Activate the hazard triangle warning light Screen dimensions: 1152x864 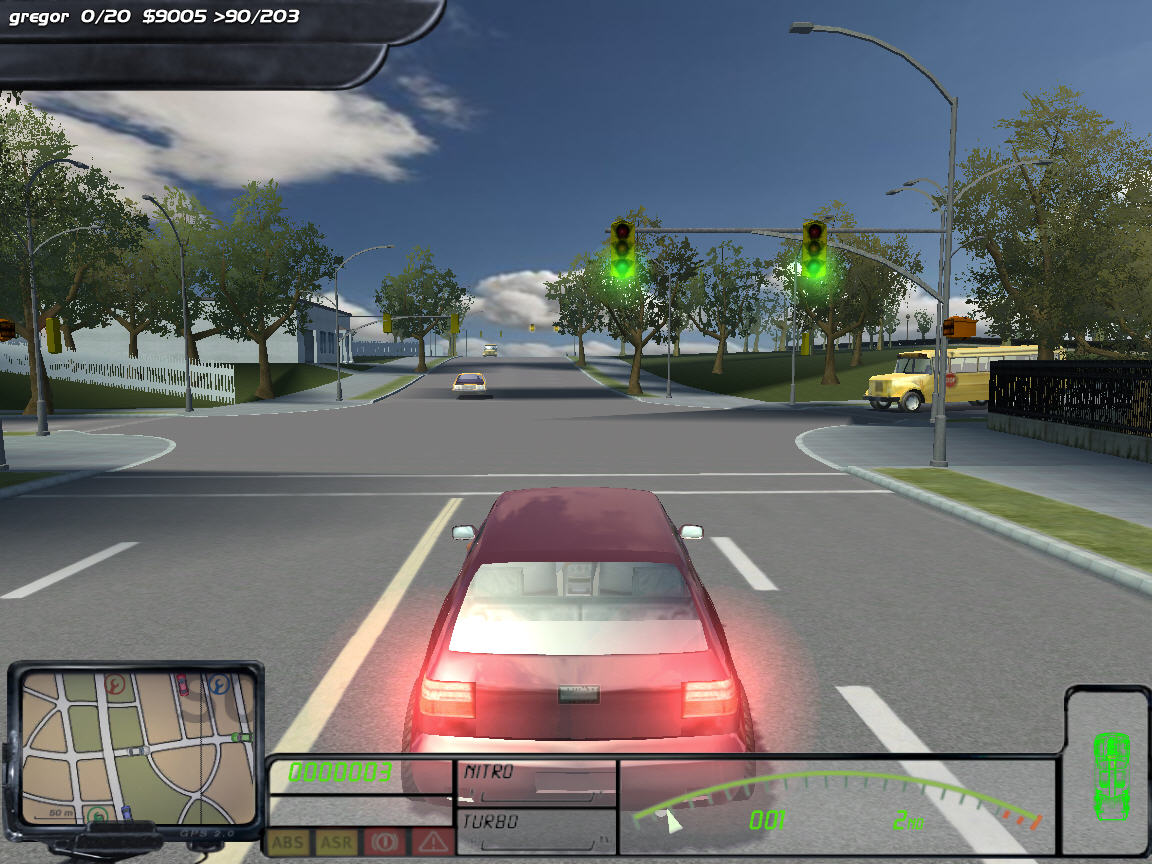[432, 842]
